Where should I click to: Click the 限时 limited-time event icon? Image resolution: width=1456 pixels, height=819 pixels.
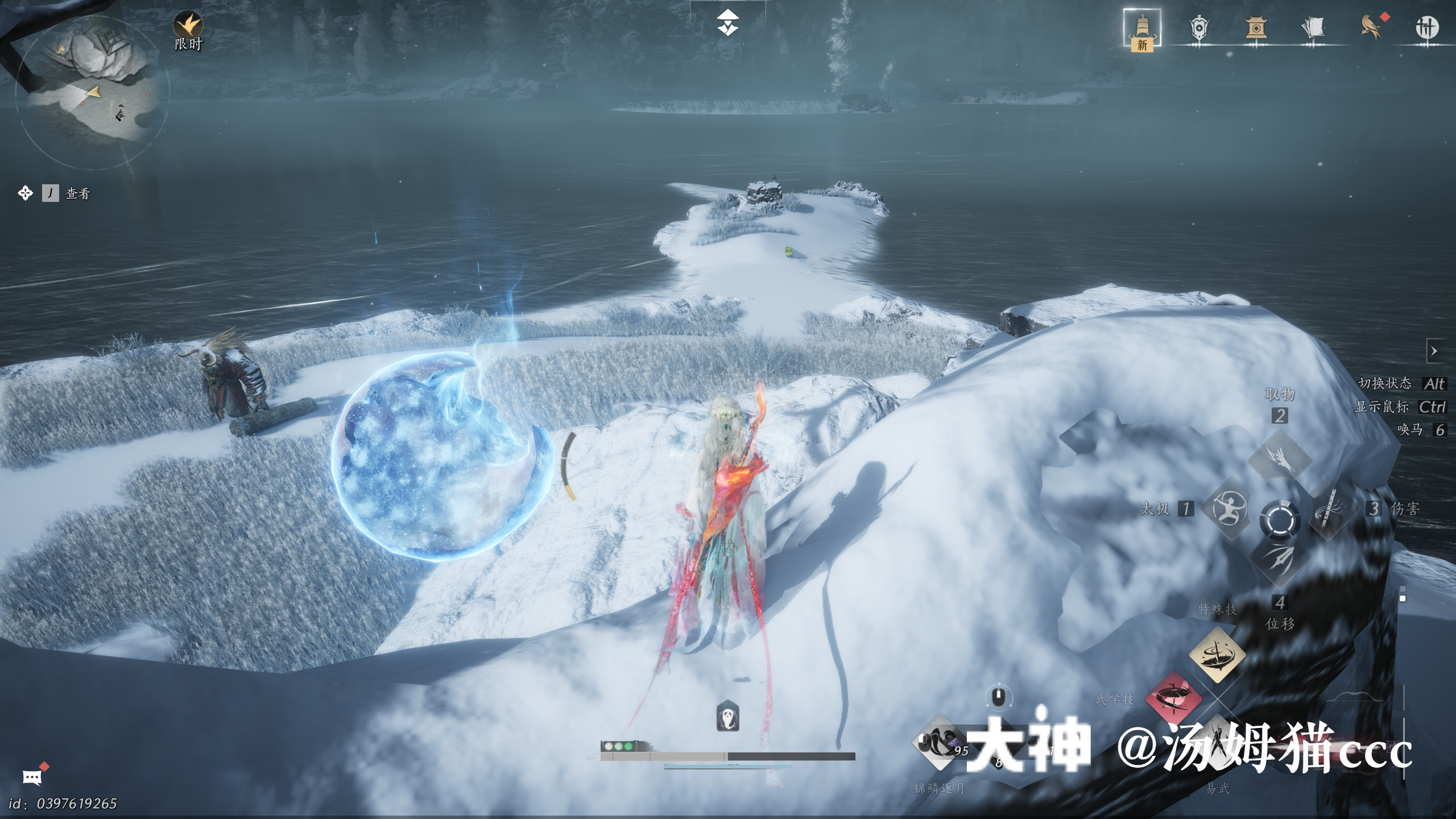coord(188,27)
